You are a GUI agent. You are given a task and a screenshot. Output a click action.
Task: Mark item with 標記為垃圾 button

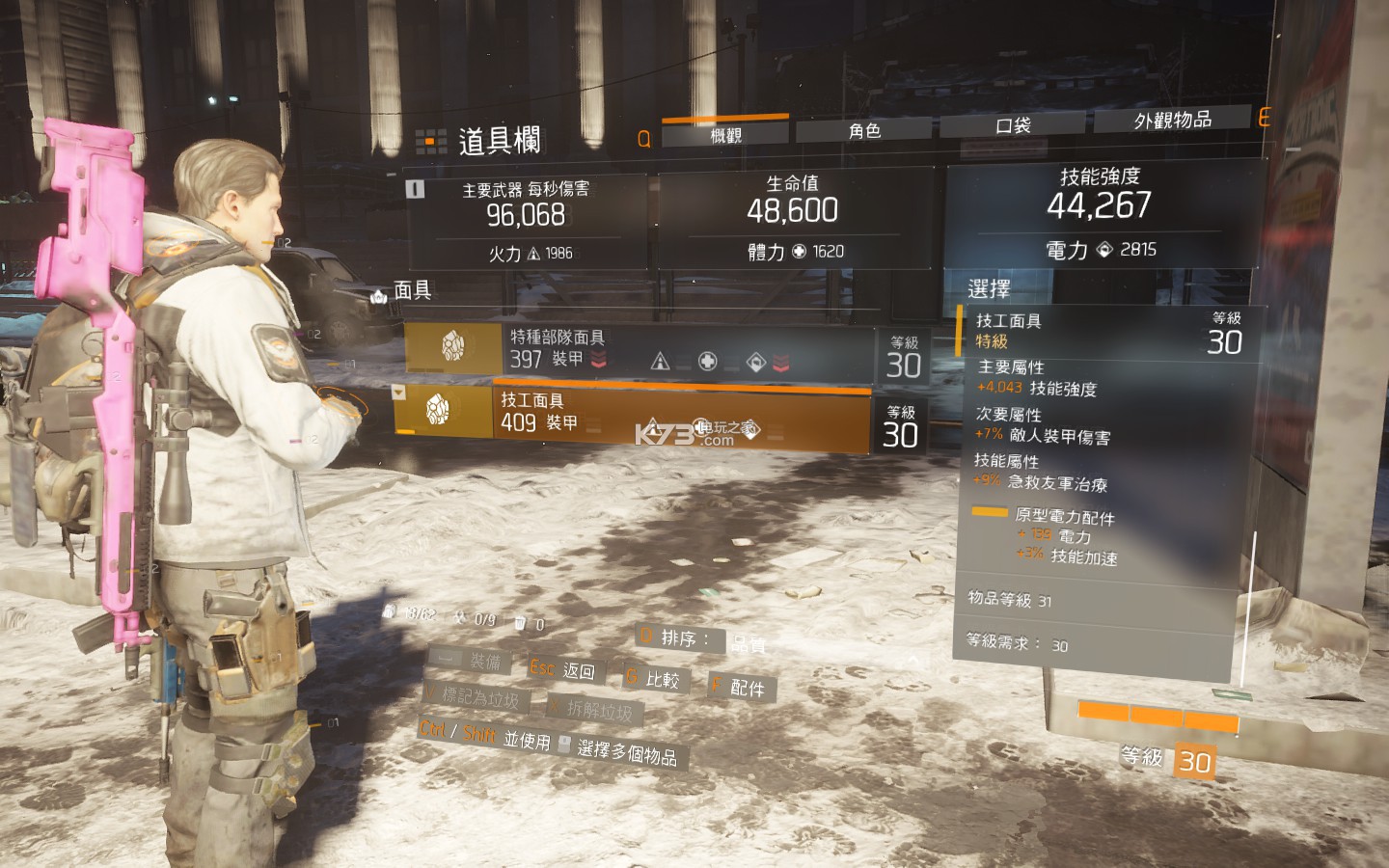(473, 696)
